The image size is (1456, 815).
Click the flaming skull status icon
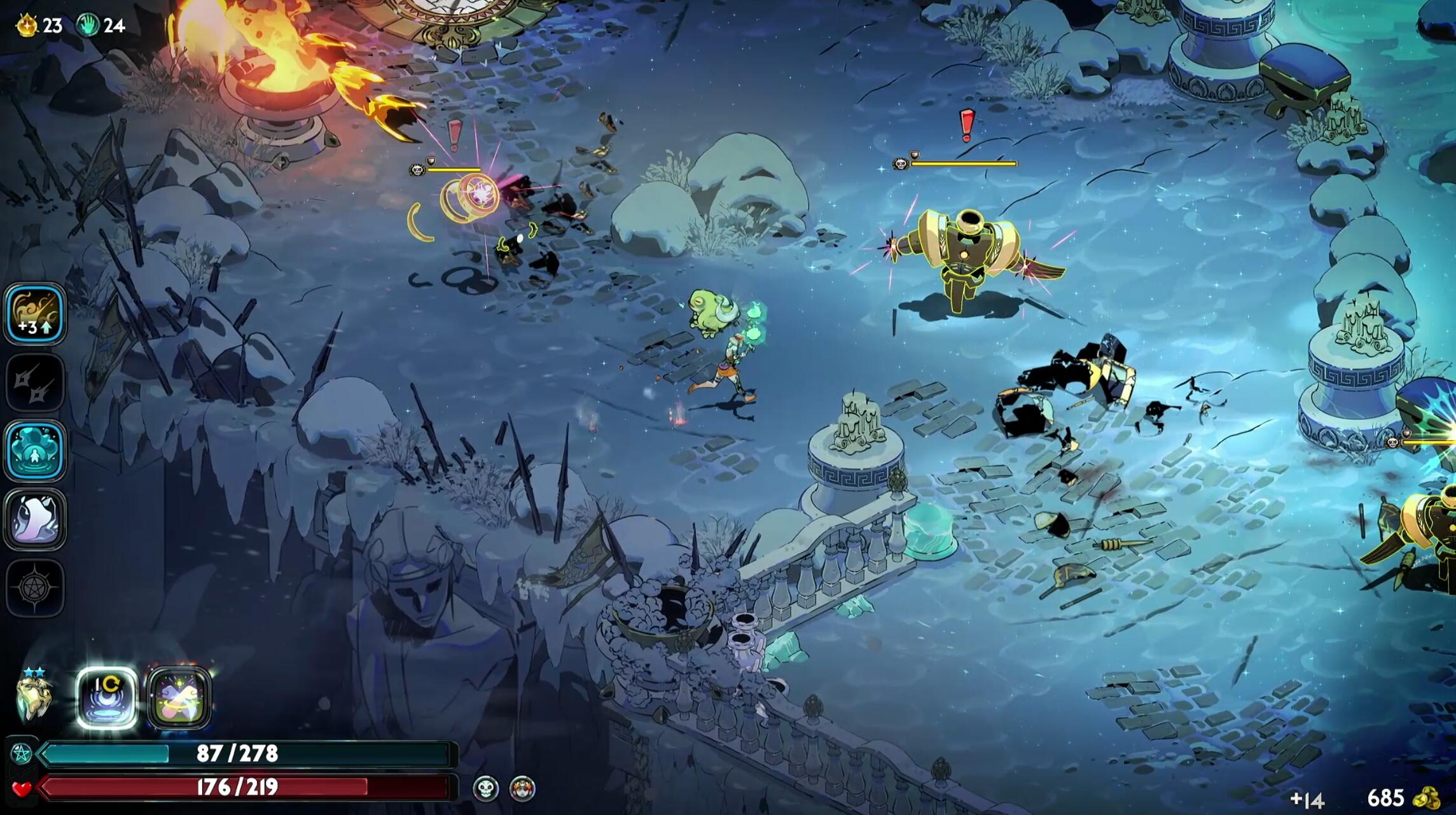(522, 789)
